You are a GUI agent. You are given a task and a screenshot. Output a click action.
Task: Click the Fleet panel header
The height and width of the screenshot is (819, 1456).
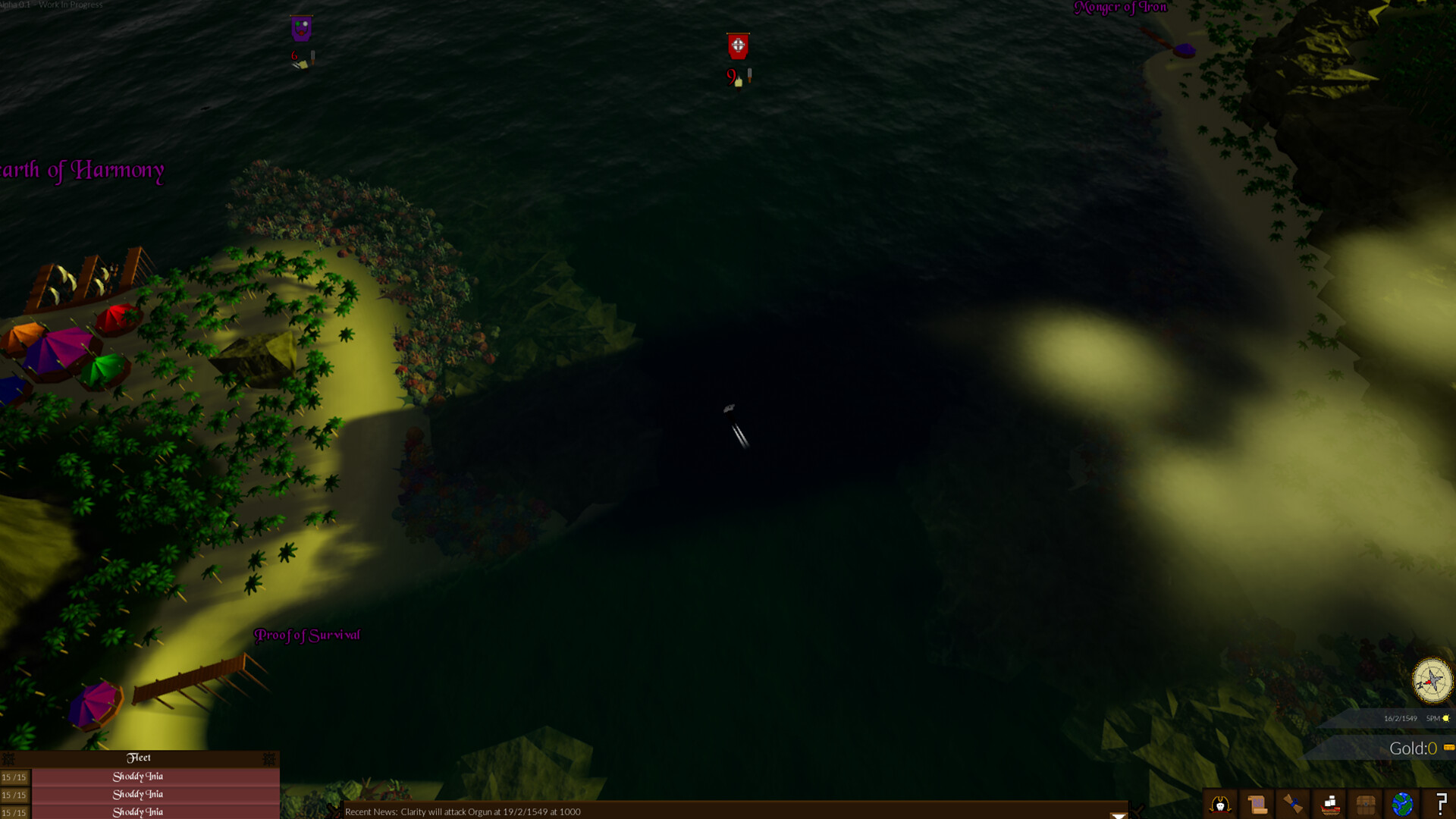[x=140, y=758]
